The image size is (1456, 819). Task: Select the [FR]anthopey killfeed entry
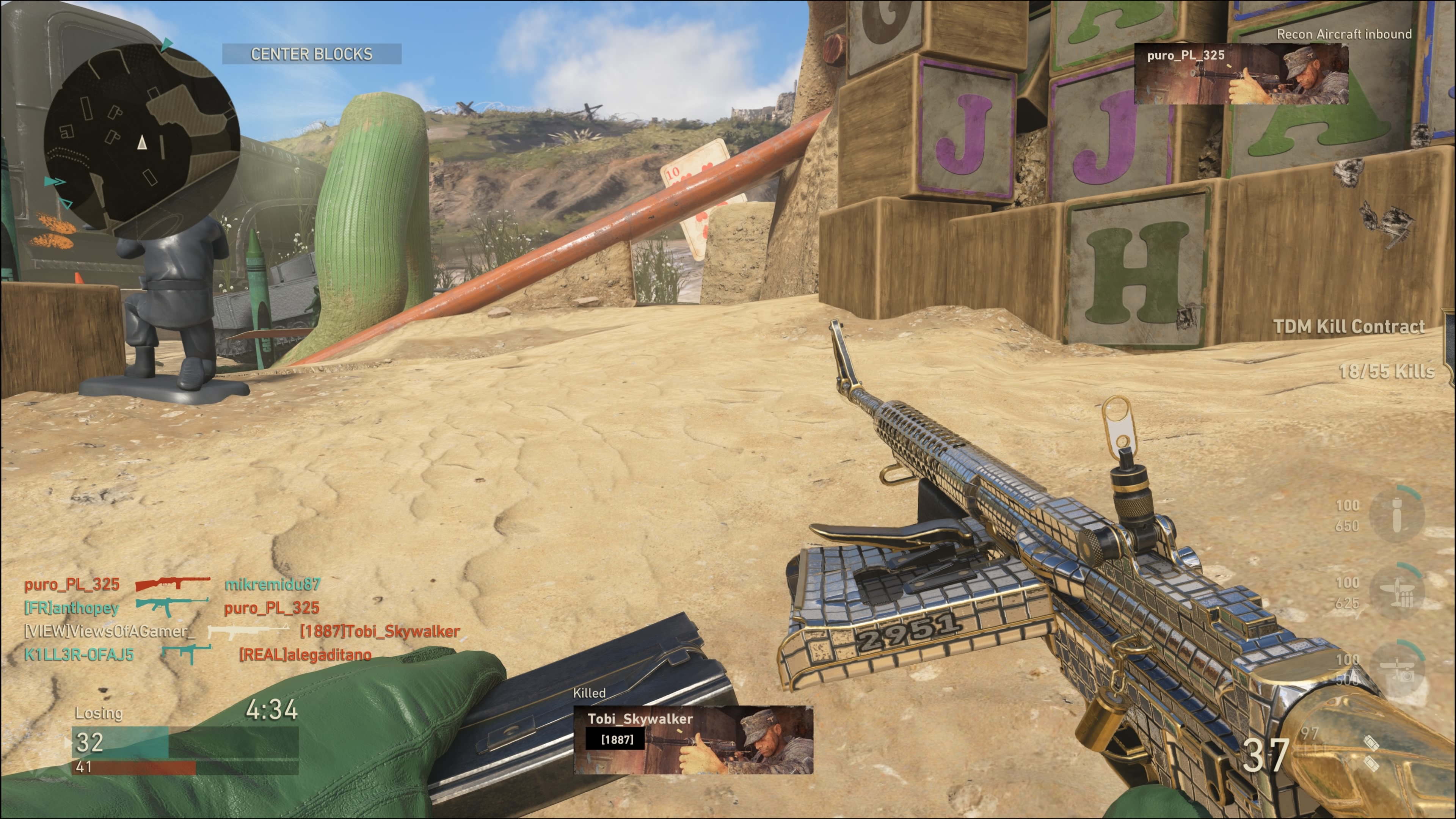pos(72,608)
